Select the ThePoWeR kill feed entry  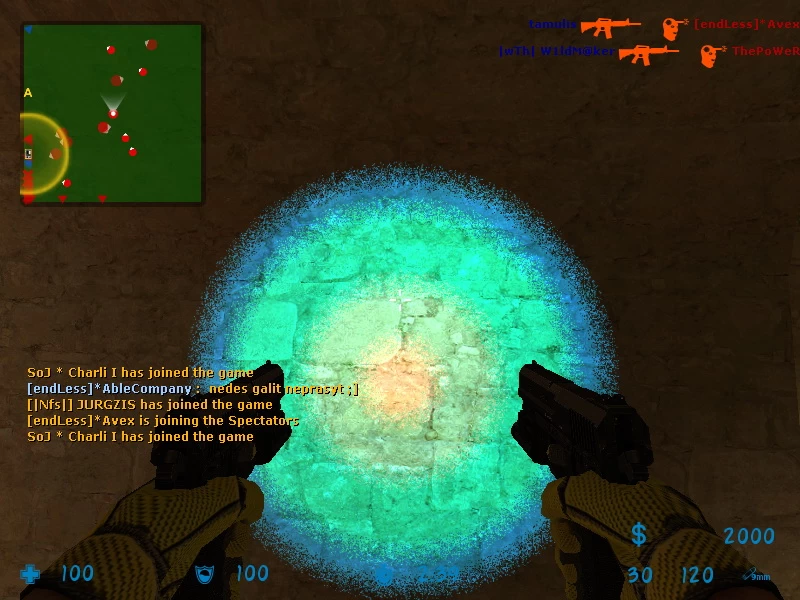(765, 51)
